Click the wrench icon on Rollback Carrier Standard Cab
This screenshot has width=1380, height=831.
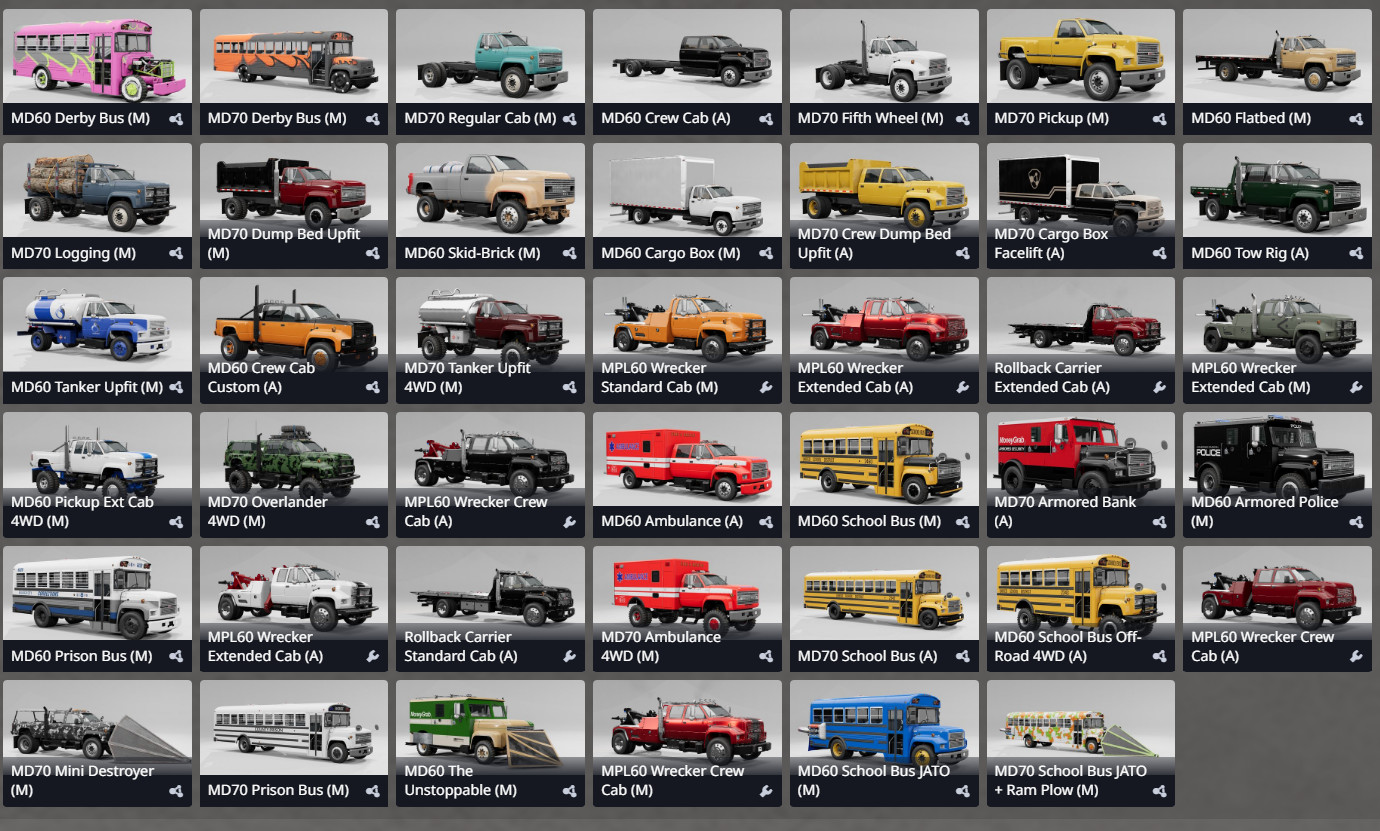570,656
